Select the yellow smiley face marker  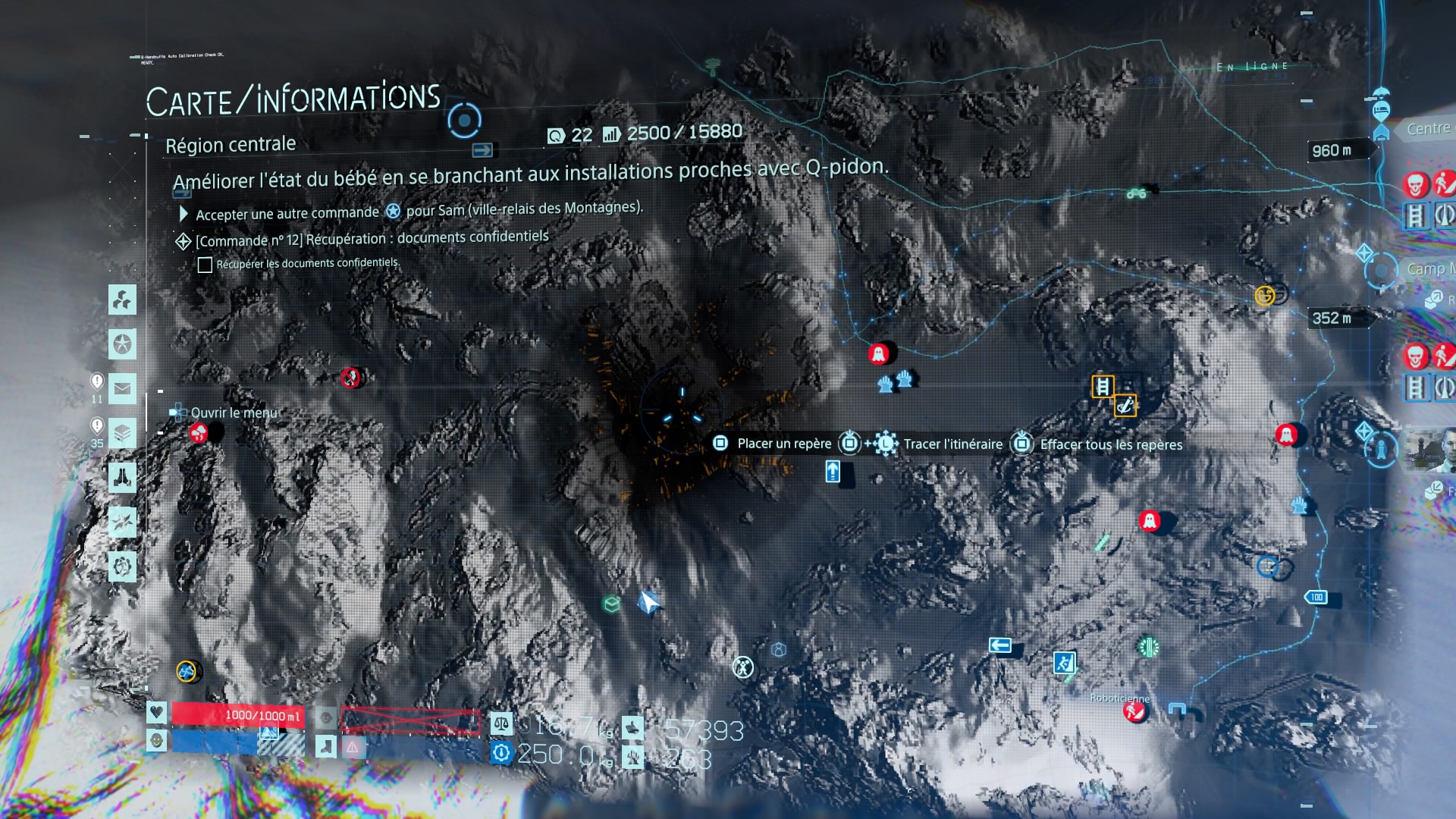point(1264,296)
